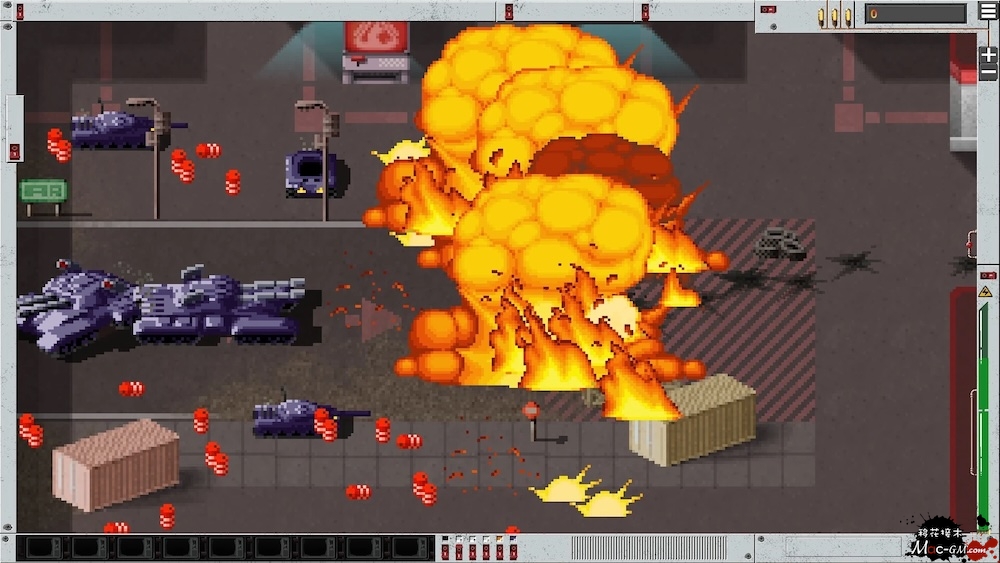Zoom in with the plus button
The height and width of the screenshot is (563, 1000).
[x=988, y=55]
